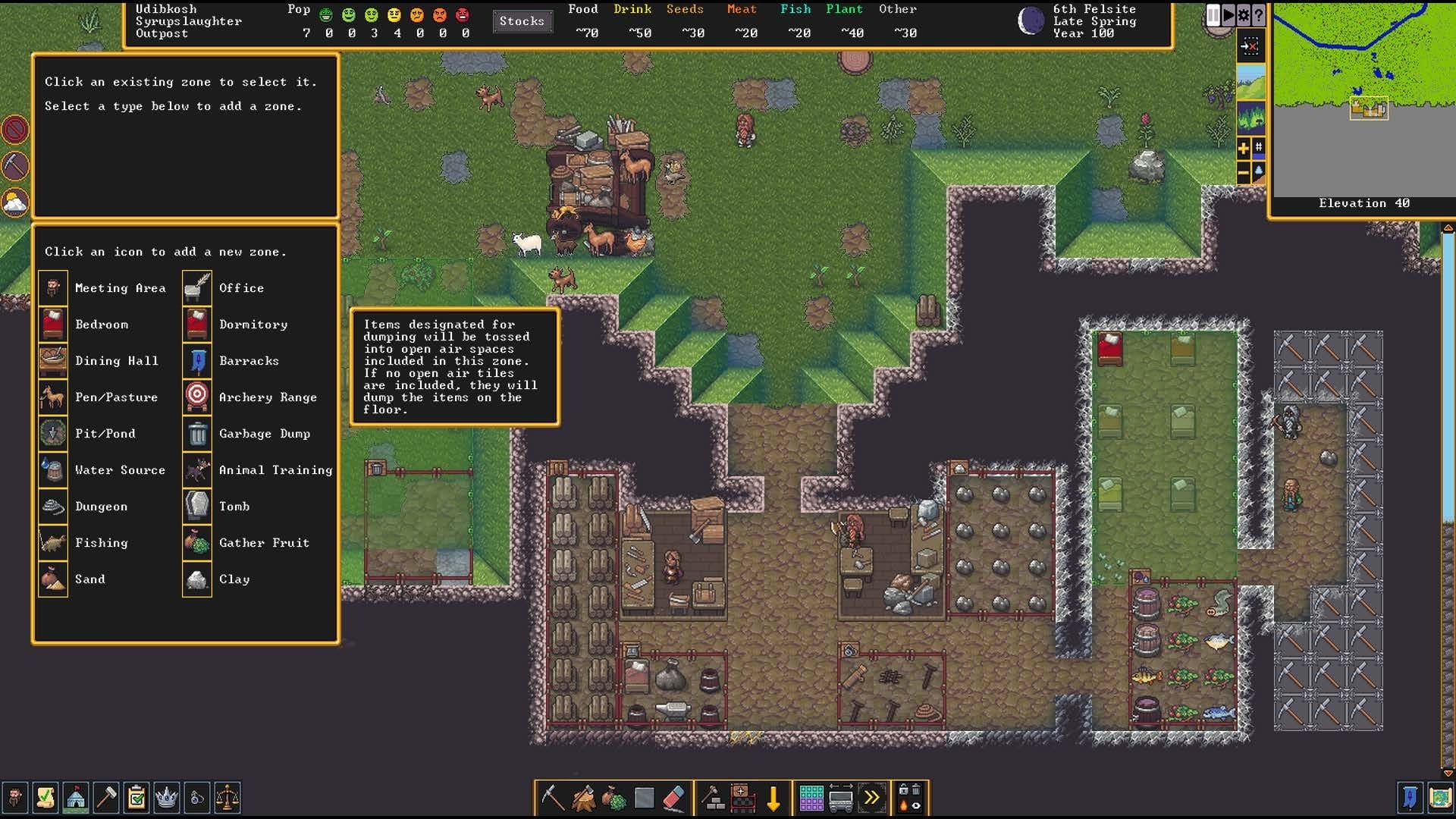The height and width of the screenshot is (819, 1456).
Task: Select the pickaxe digging tool
Action: [552, 798]
